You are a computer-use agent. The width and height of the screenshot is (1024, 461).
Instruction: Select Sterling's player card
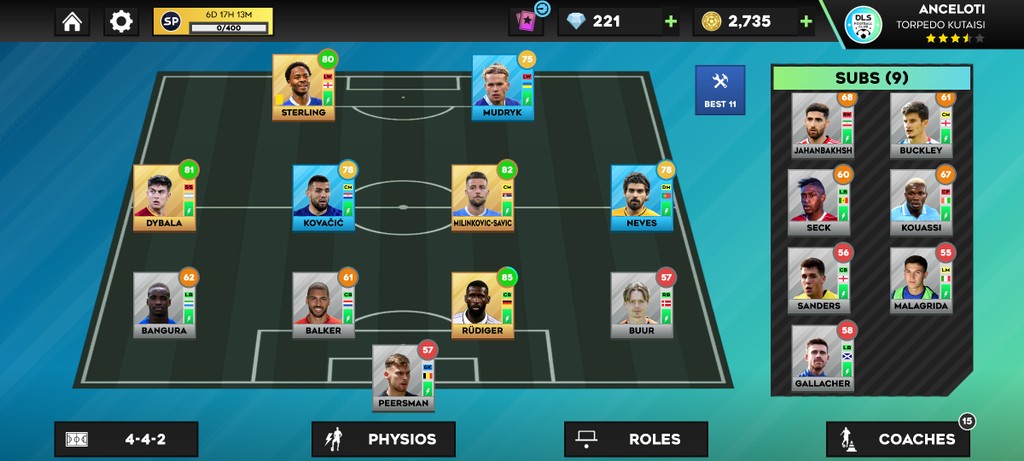coord(303,87)
